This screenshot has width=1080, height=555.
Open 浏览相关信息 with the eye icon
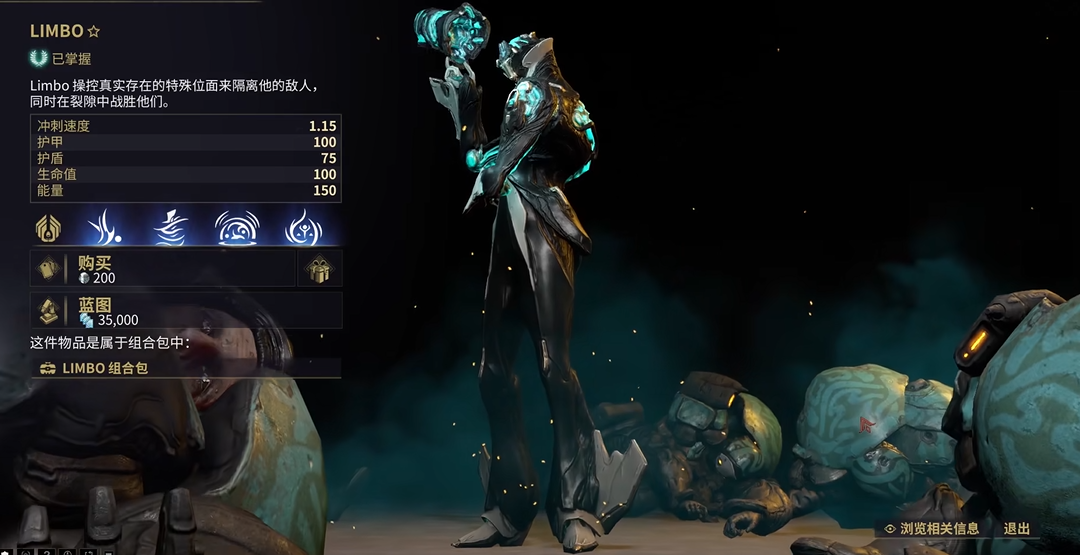[x=931, y=529]
